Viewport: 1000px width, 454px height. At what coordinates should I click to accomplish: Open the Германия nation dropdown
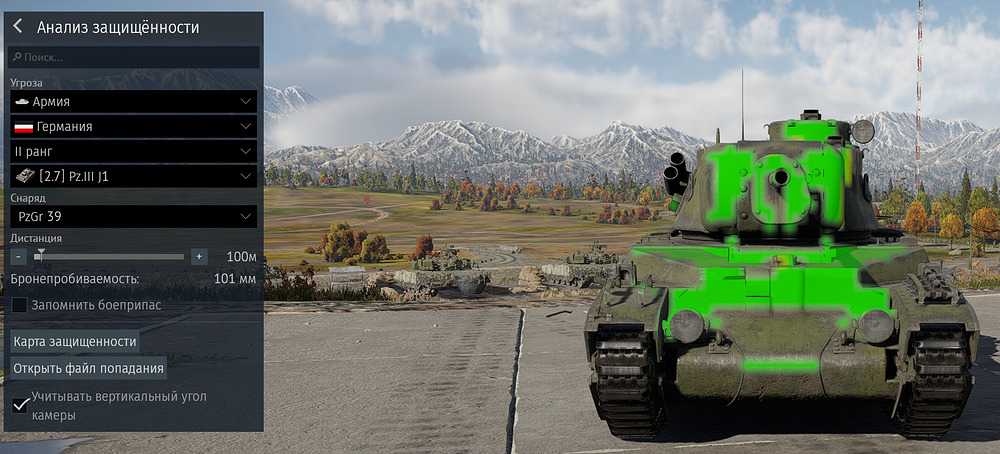(x=133, y=127)
